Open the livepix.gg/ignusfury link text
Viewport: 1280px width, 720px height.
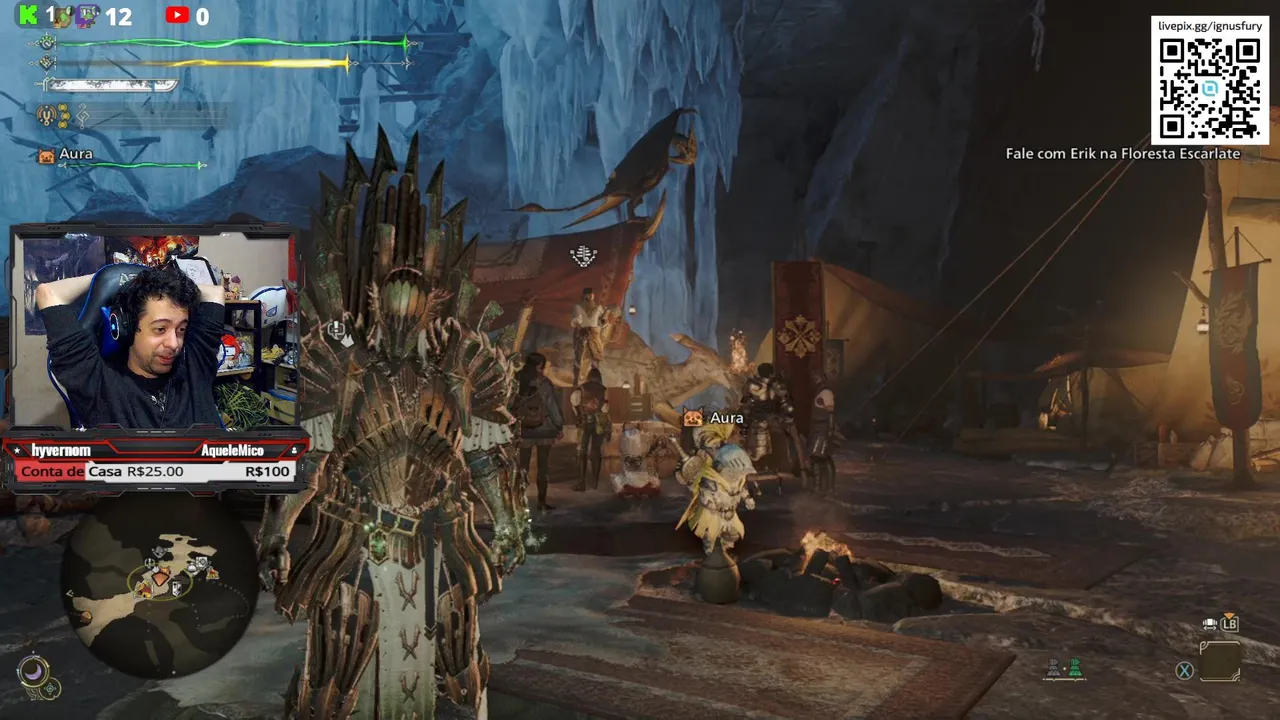(1209, 24)
